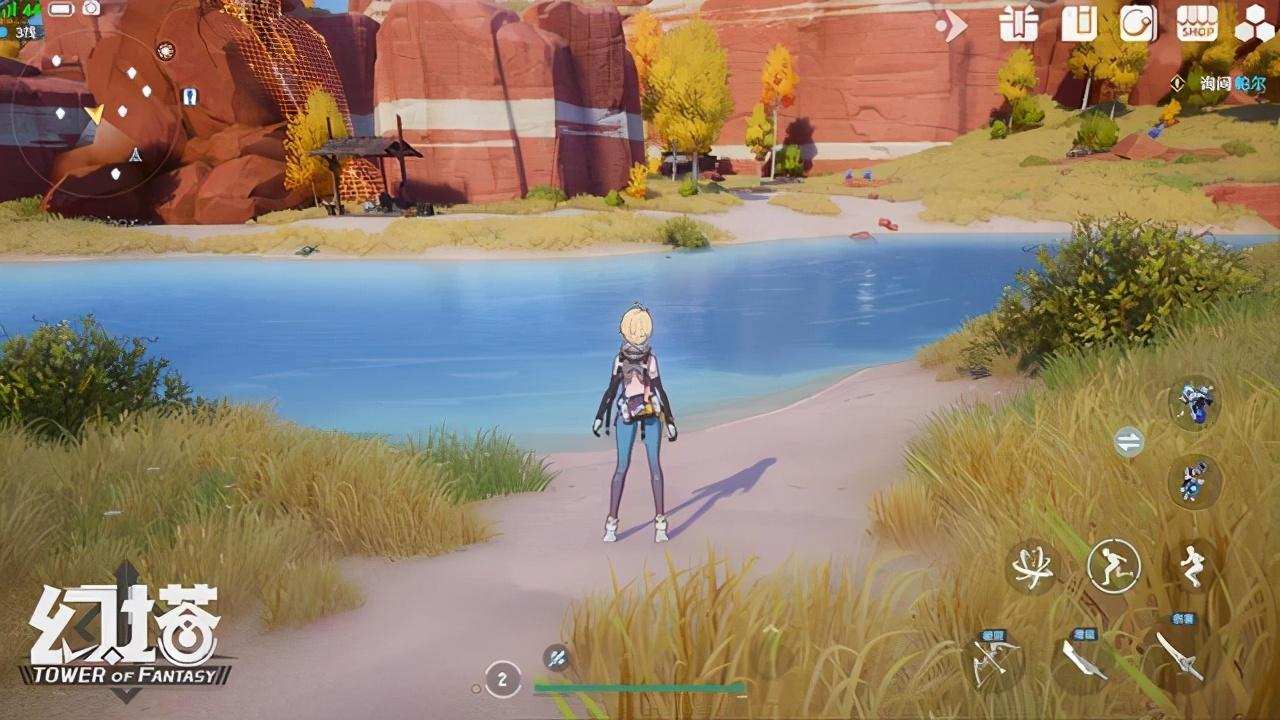The image size is (1280, 720).
Task: Use the upper relic gadget icon
Action: tap(1194, 401)
